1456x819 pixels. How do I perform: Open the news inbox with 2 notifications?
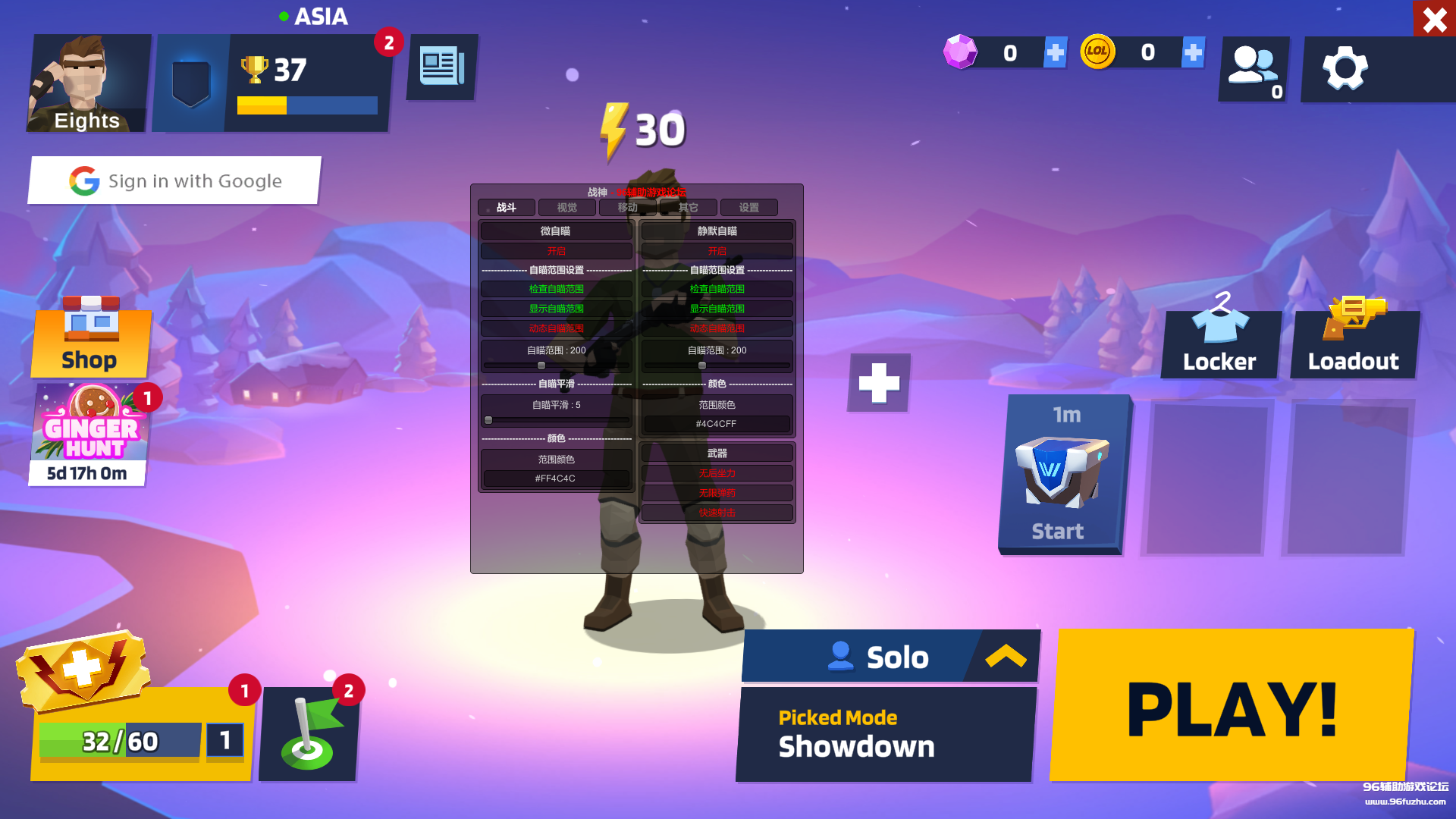[x=442, y=67]
